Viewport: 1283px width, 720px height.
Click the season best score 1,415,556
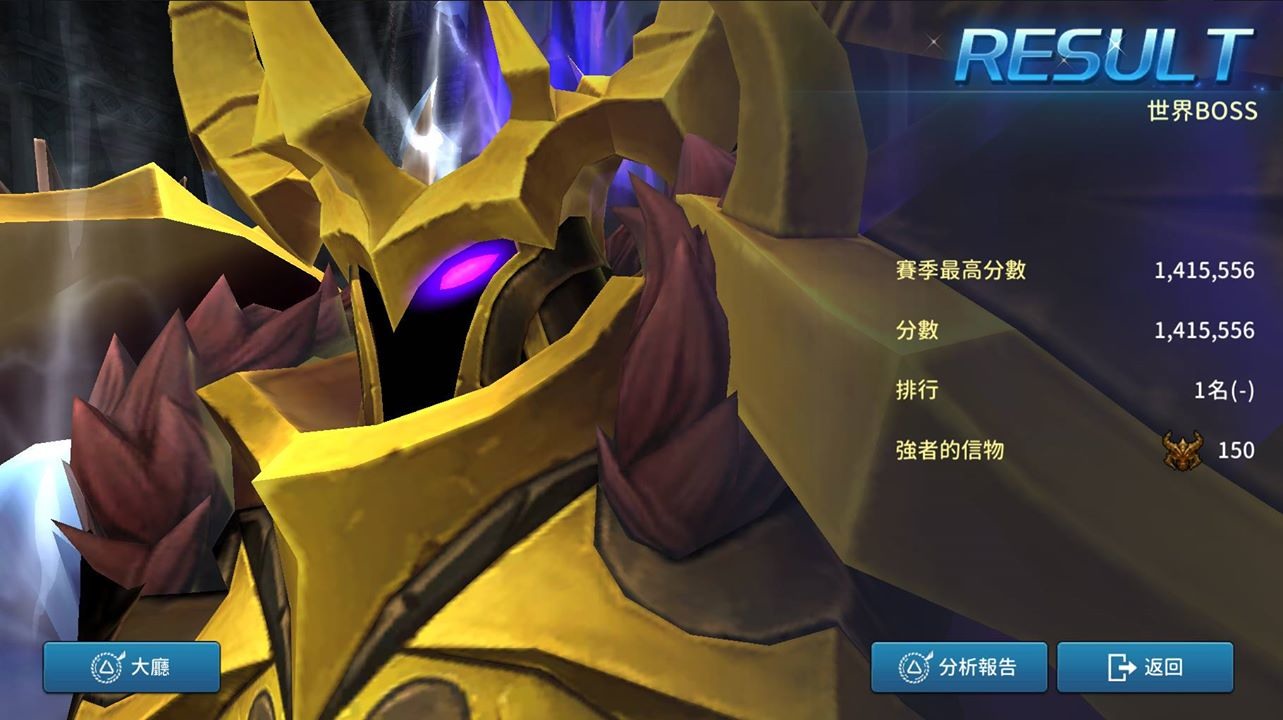(1206, 269)
